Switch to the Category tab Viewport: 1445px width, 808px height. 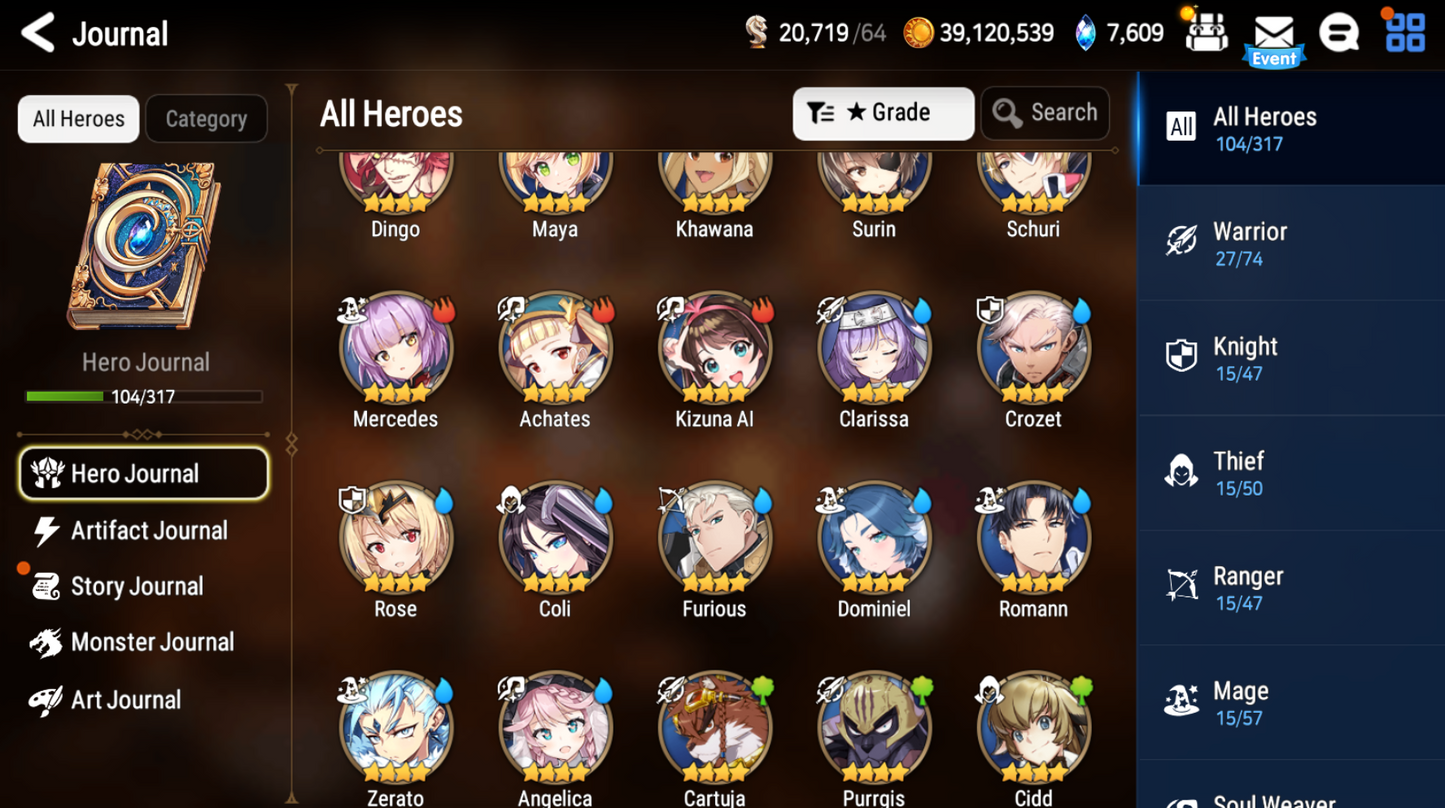pos(206,118)
